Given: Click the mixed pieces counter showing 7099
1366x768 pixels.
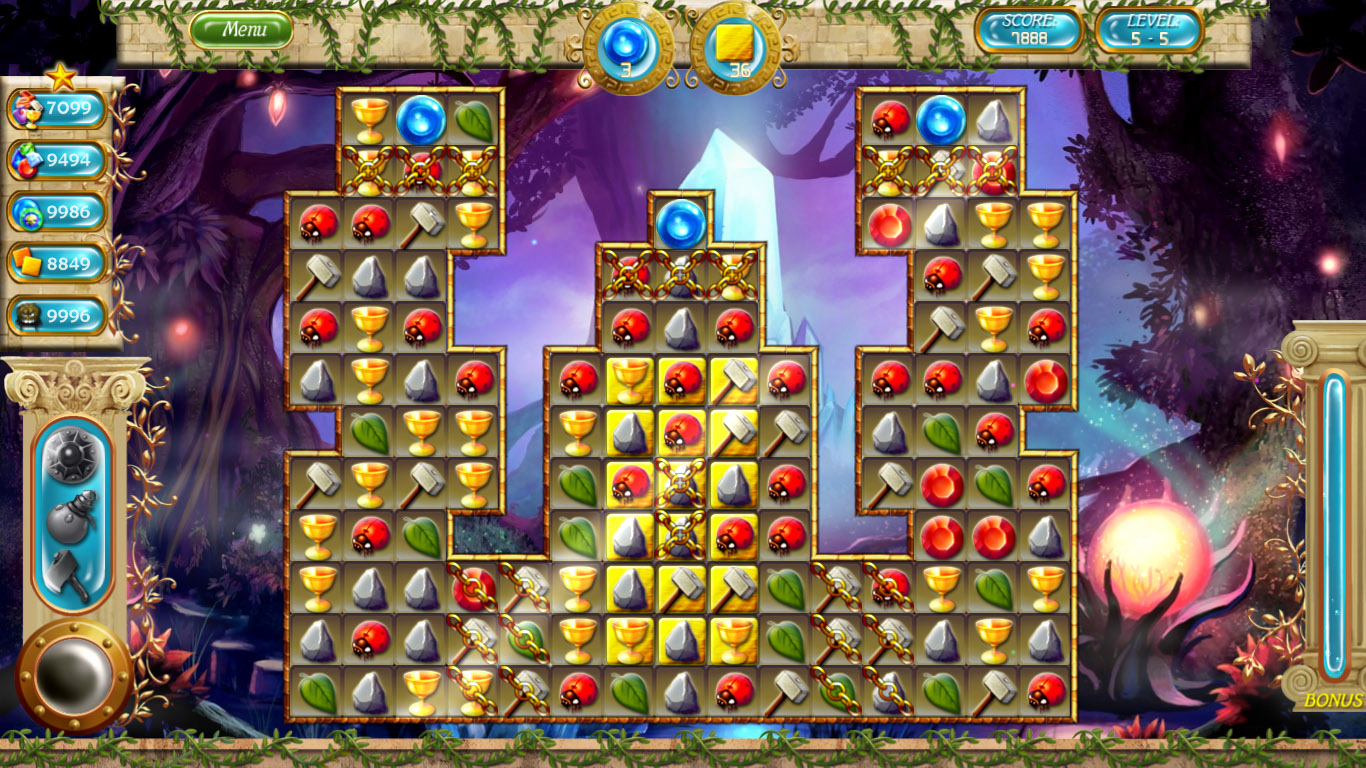Looking at the screenshot, I should point(60,108).
